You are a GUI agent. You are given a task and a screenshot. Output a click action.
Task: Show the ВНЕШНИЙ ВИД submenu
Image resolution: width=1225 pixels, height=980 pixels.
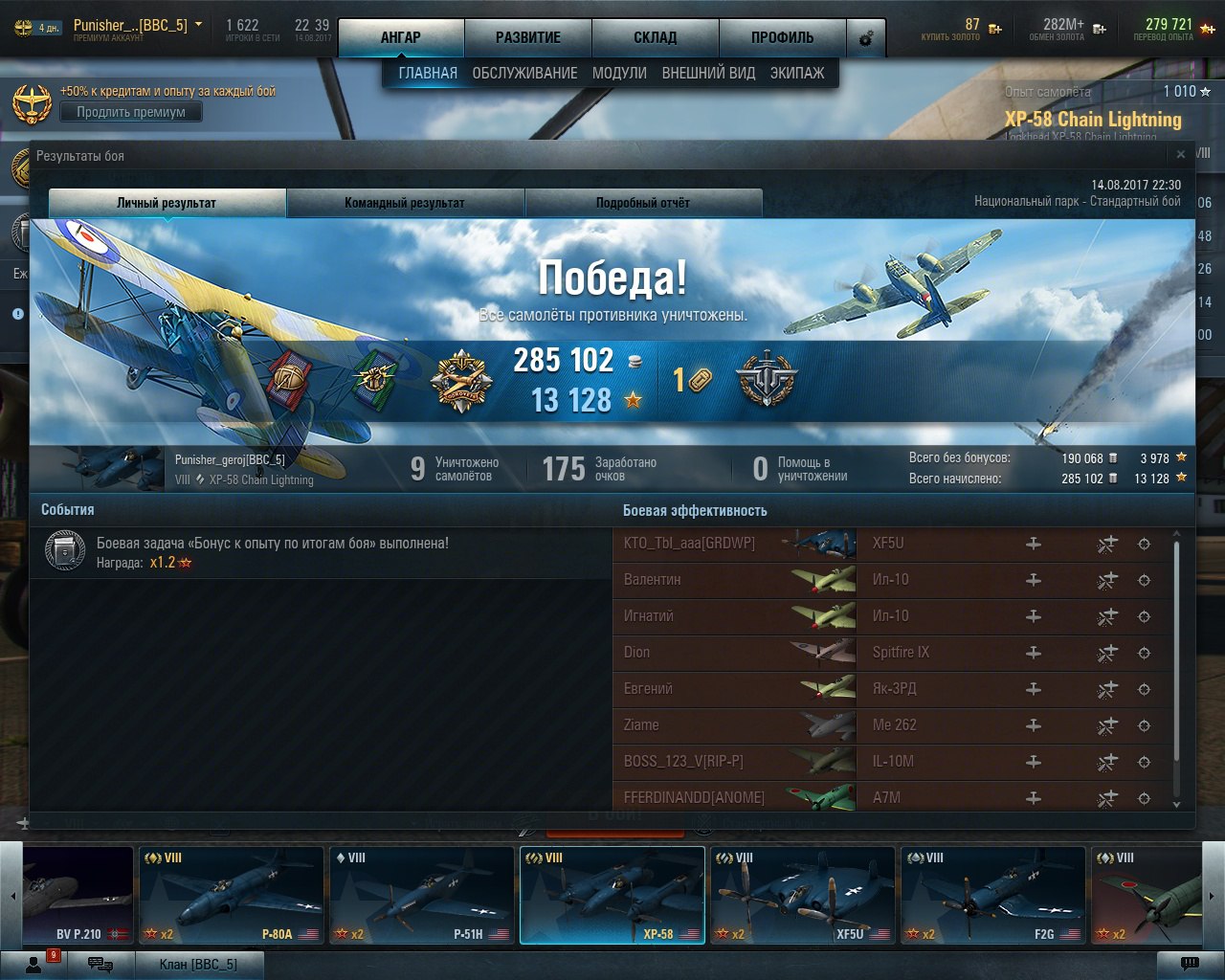(708, 73)
